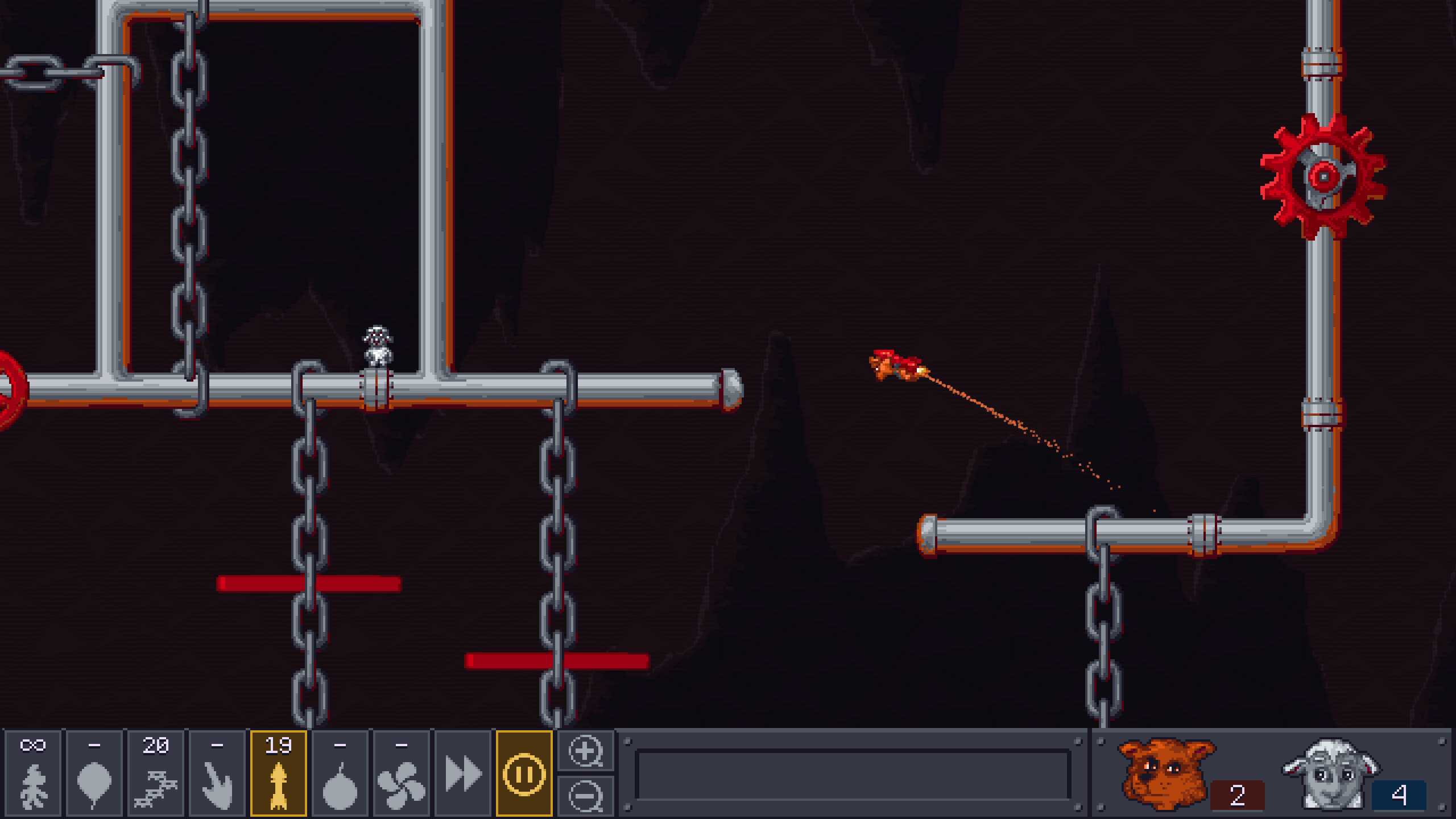Toggle the highlighted pause button
This screenshot has height=819, width=1456.
[524, 773]
